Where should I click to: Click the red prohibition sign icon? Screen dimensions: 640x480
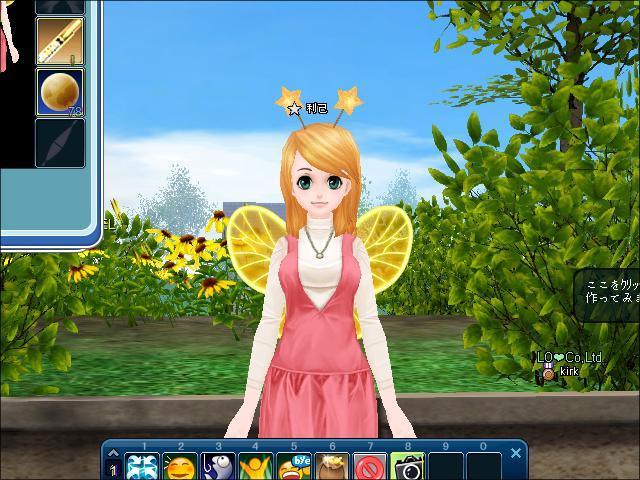point(370,466)
